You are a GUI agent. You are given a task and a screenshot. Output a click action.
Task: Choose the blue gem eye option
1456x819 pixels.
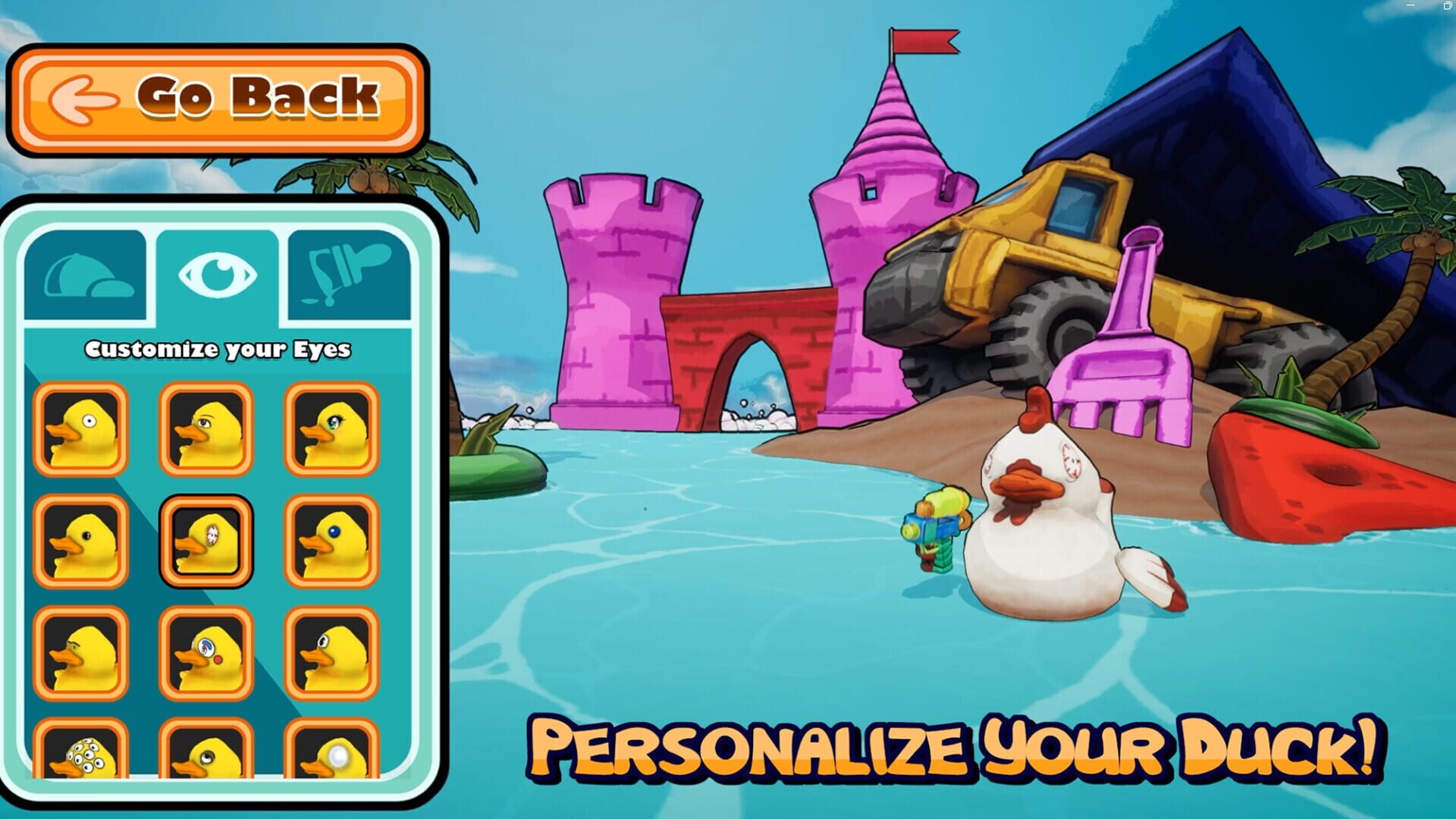coord(330,538)
